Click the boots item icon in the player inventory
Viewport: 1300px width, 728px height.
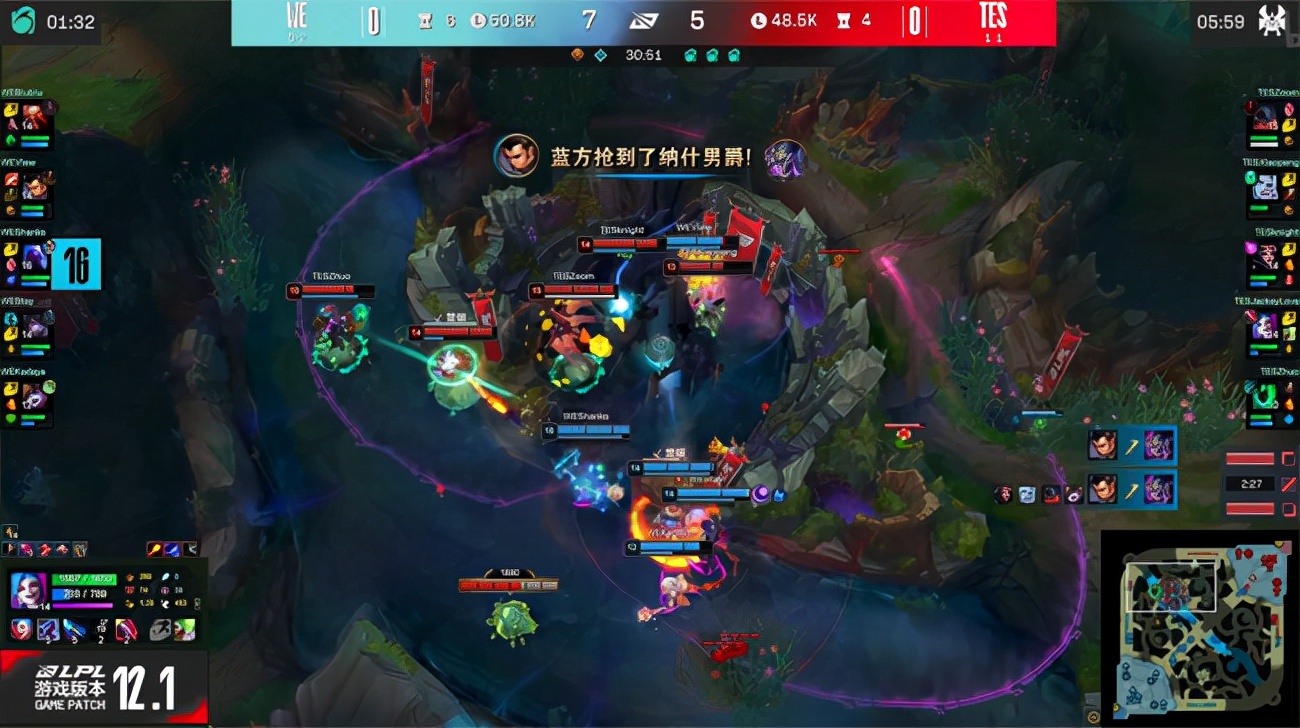pos(73,629)
